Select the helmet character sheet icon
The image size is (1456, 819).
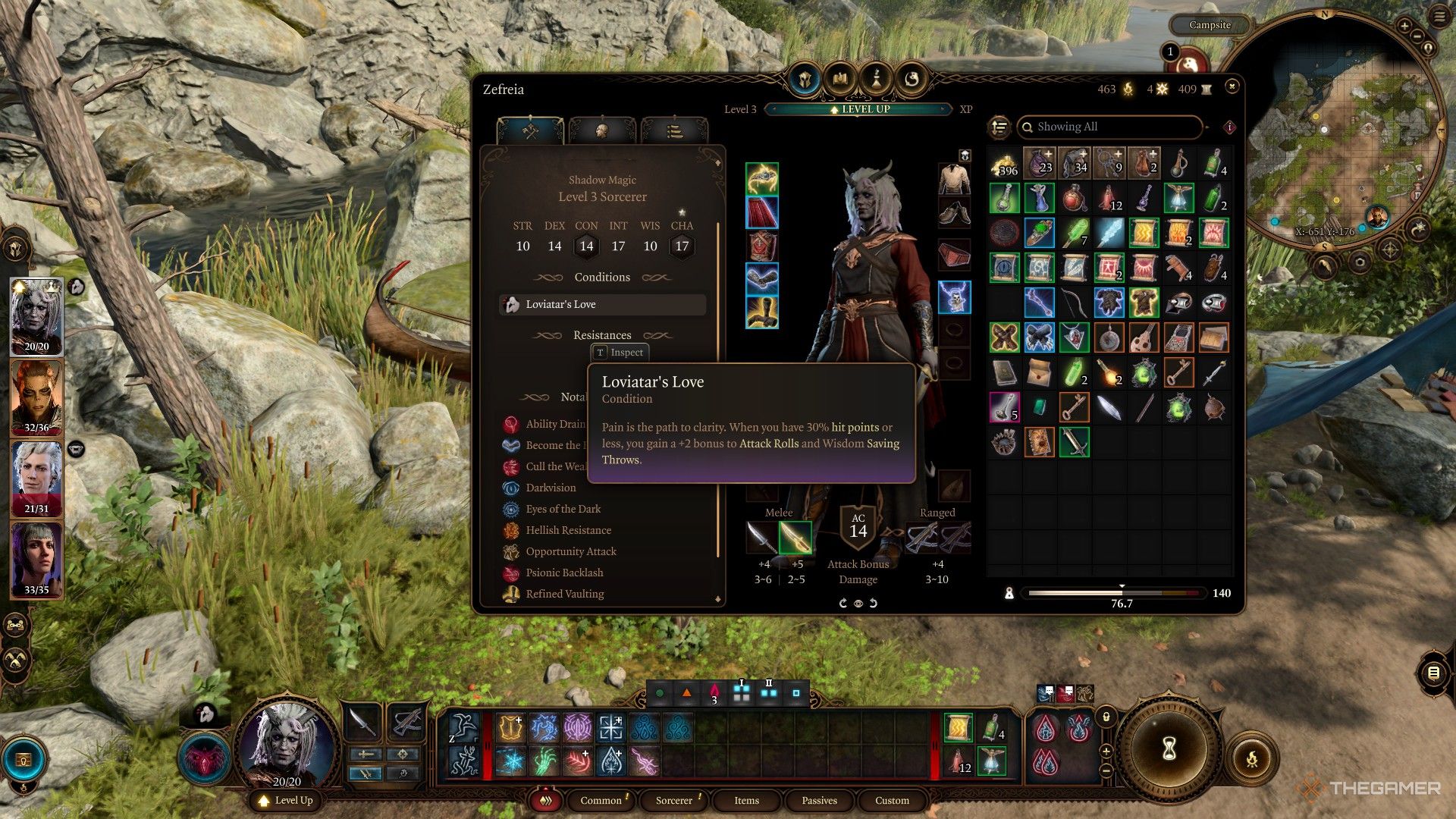601,130
